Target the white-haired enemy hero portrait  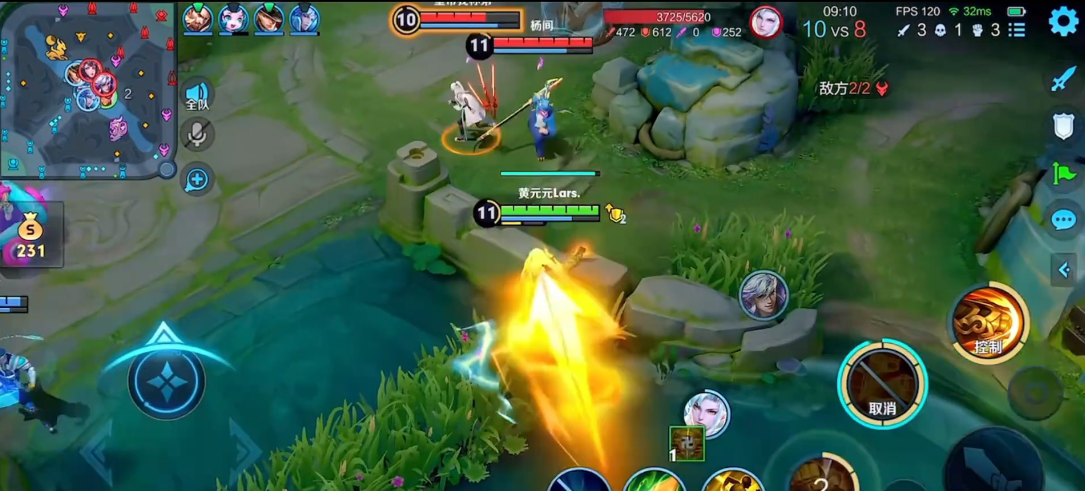pos(706,414)
